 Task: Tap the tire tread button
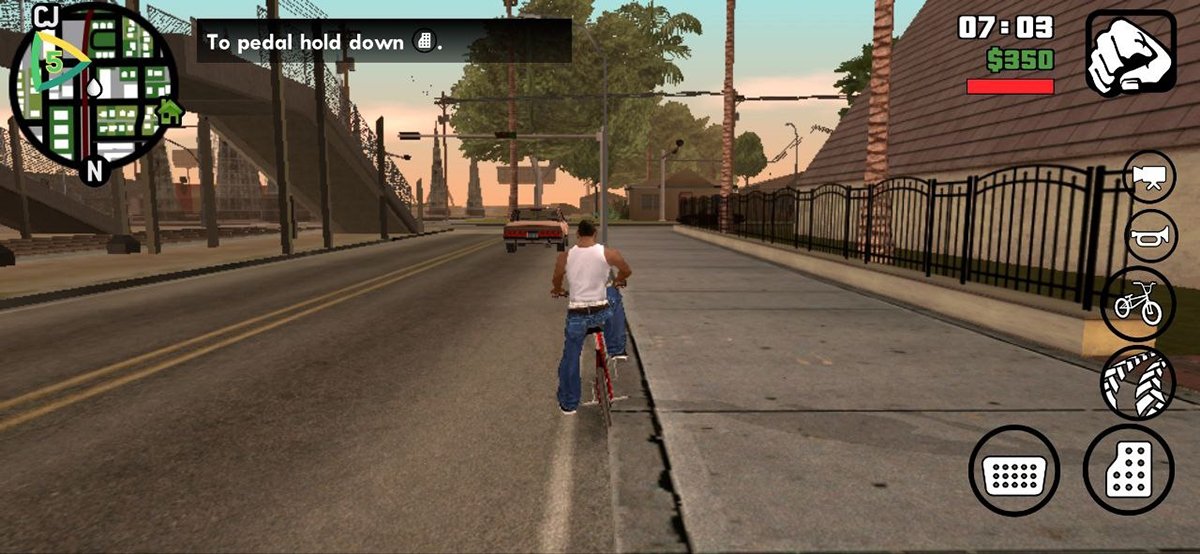(1138, 382)
